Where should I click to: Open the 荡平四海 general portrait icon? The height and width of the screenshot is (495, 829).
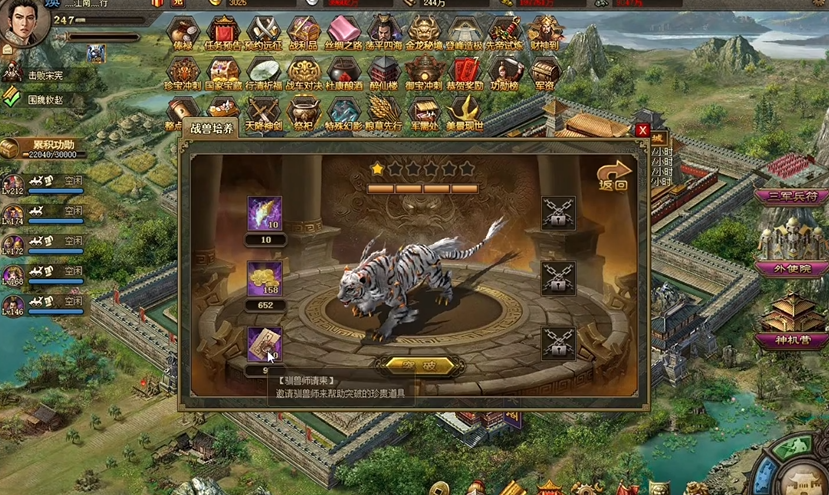(x=384, y=30)
